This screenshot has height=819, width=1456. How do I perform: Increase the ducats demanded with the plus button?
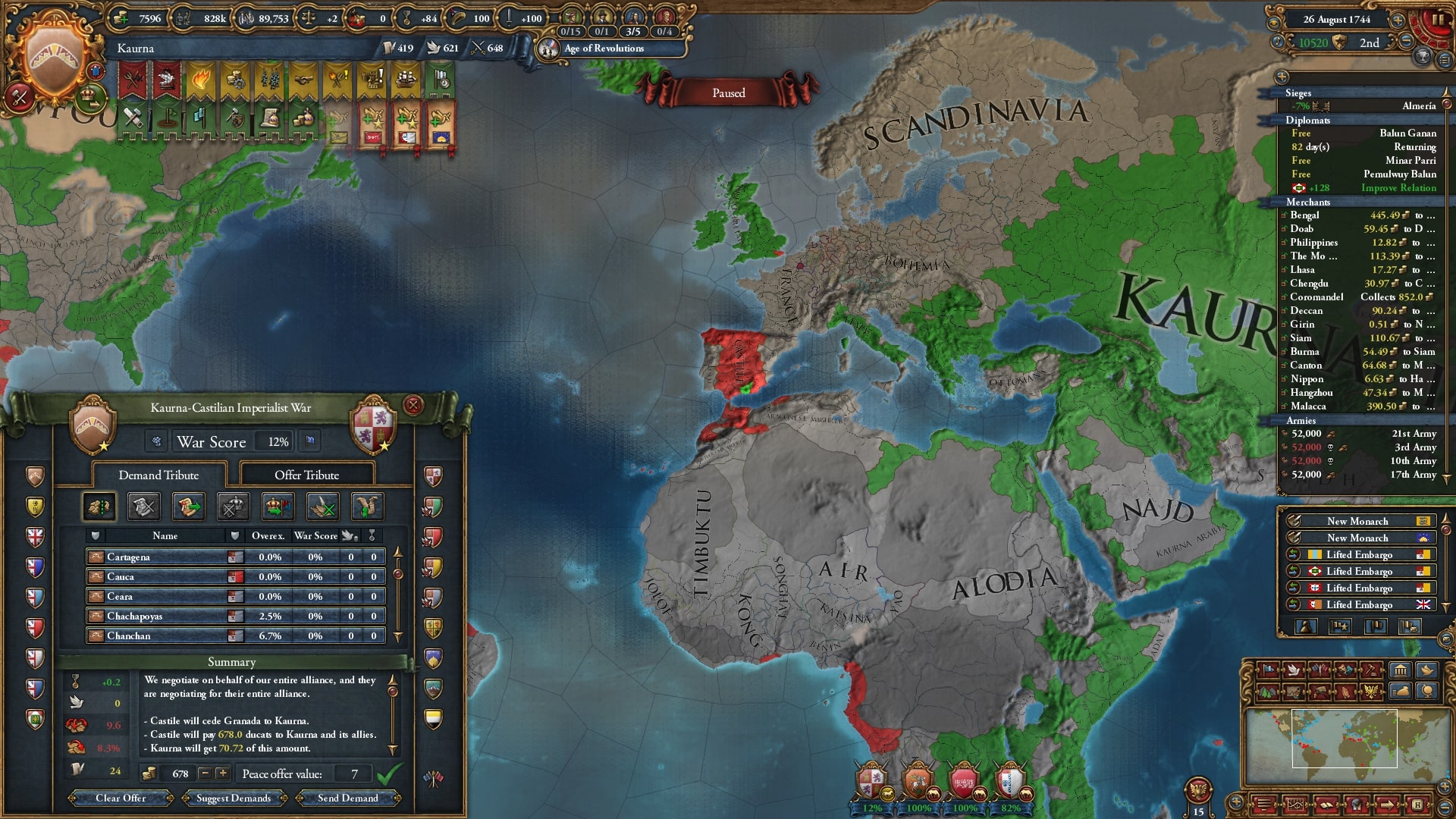(222, 773)
